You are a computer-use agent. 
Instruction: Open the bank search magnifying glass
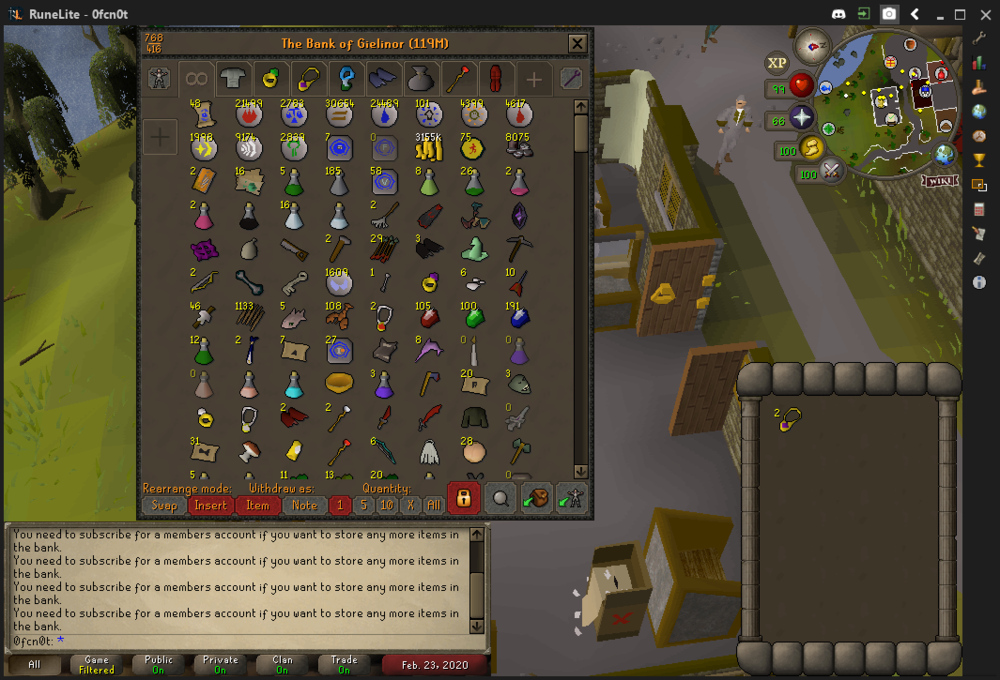point(500,497)
